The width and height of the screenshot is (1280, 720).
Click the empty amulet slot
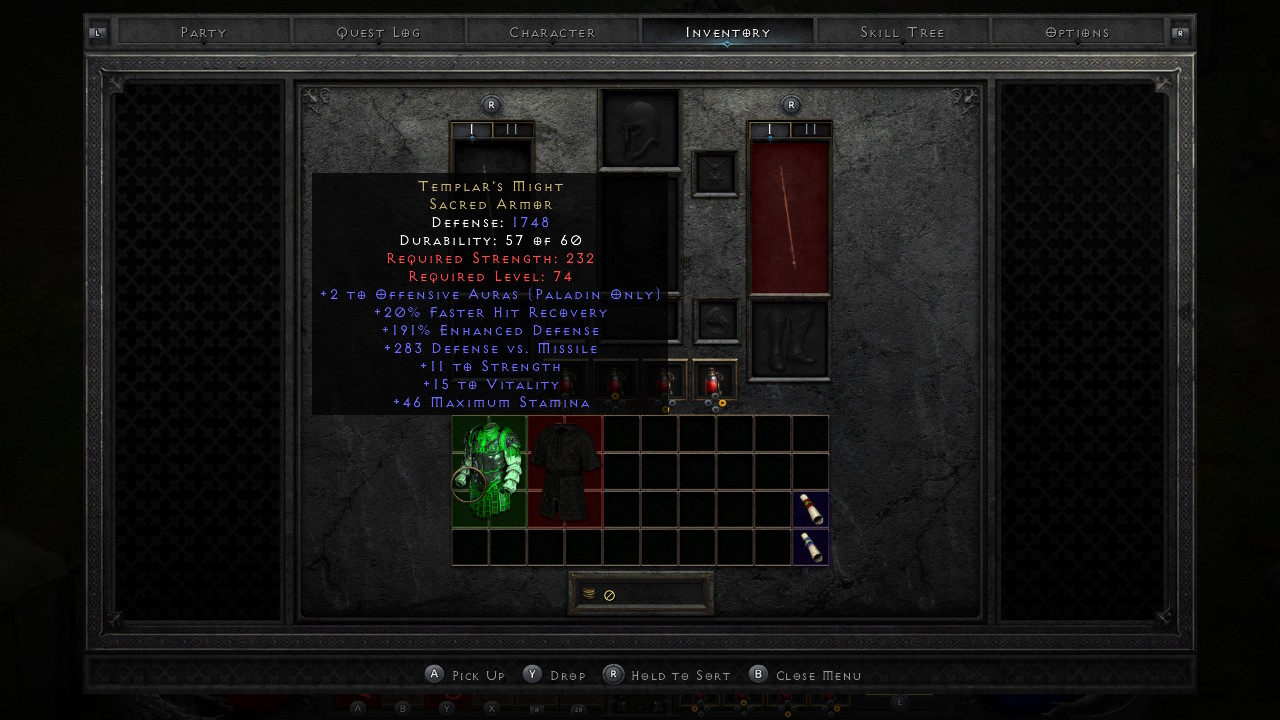(715, 174)
